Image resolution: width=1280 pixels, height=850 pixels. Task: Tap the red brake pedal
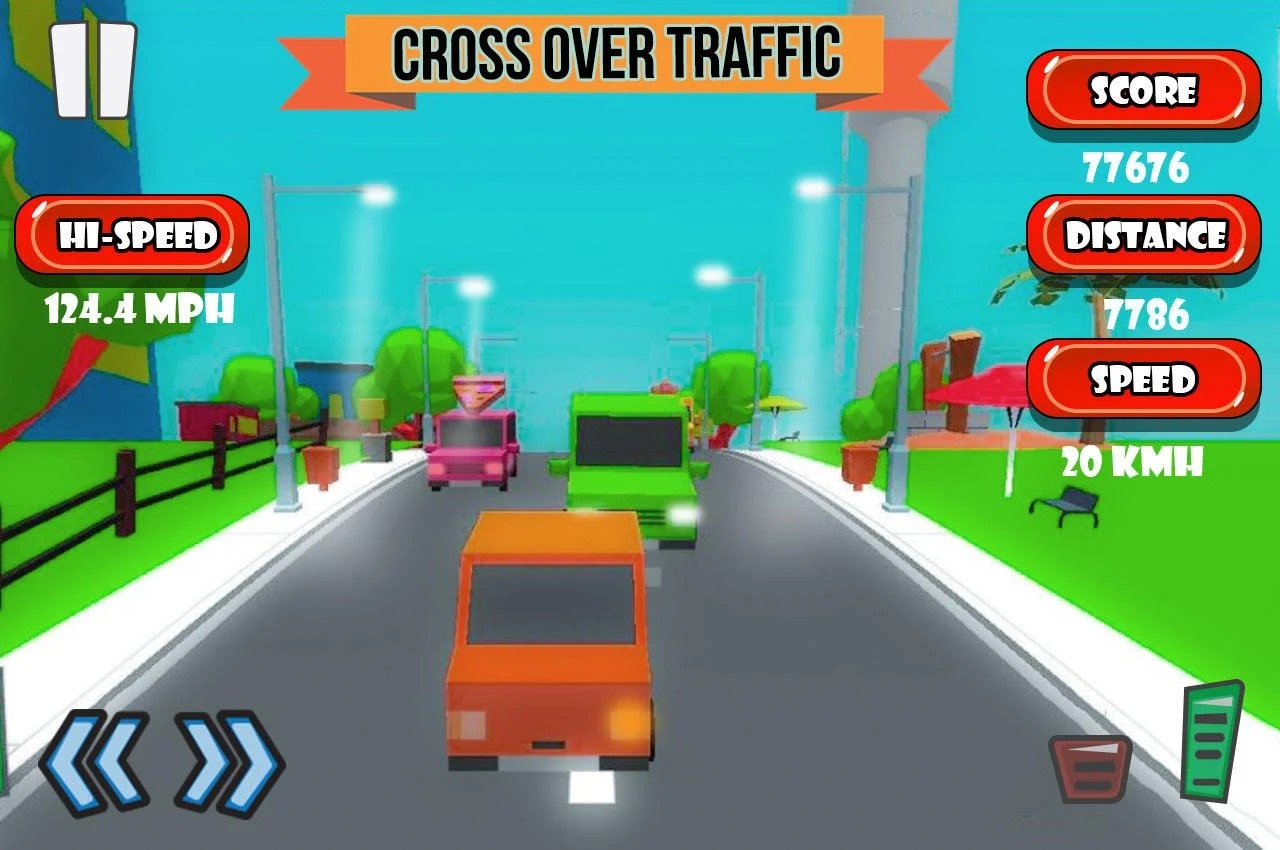1090,768
